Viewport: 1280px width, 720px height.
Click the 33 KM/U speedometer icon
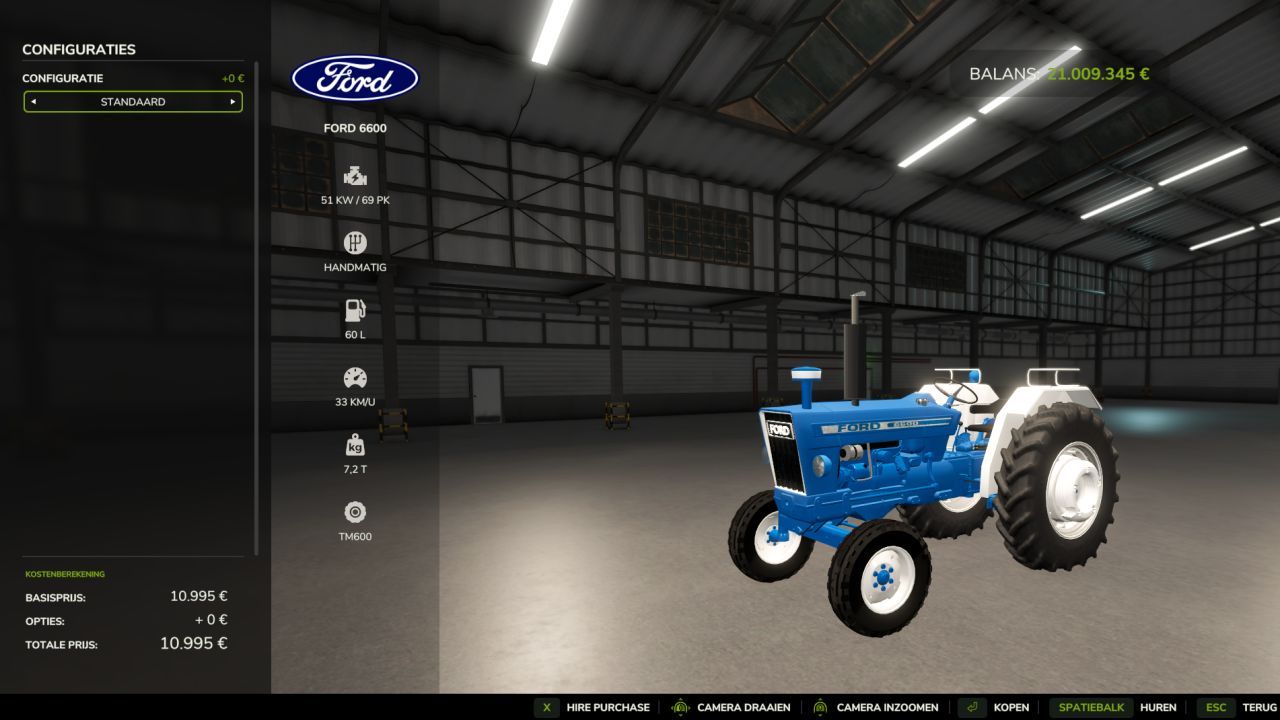point(355,378)
